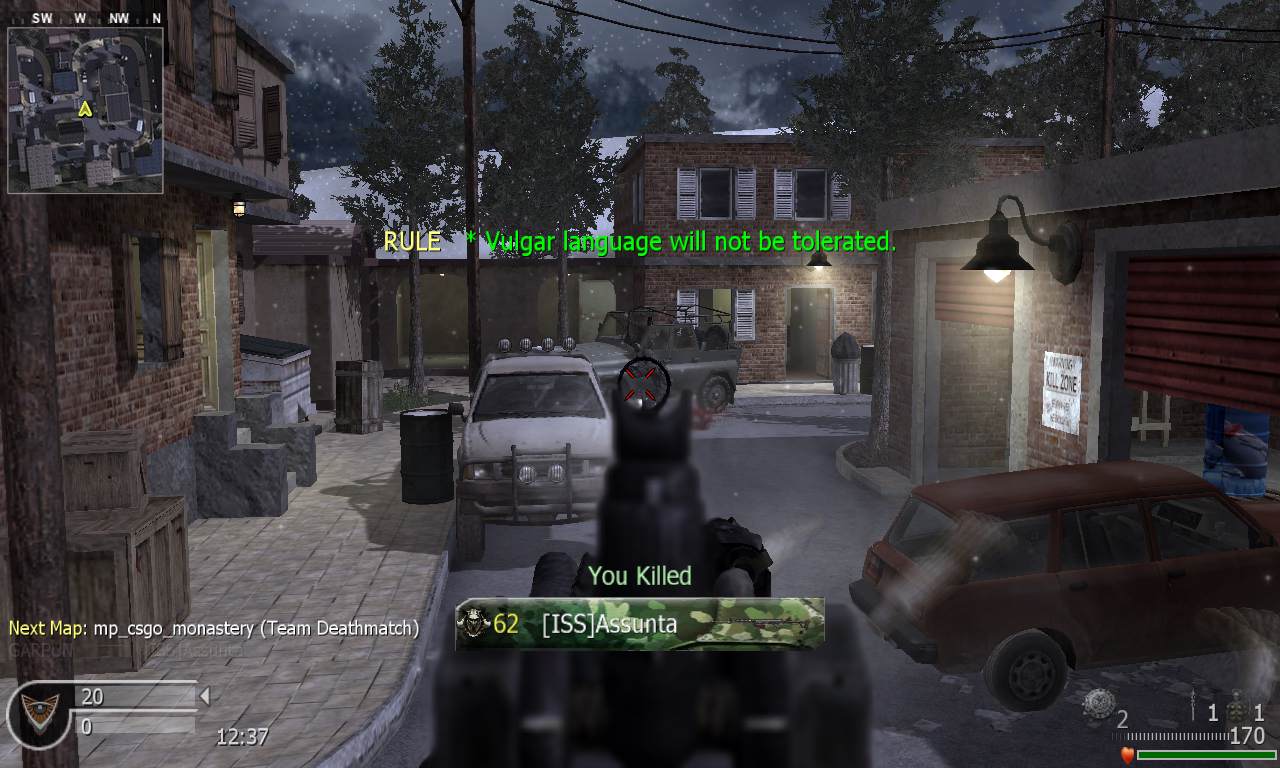Click the round perk icon beside 2

[x=1098, y=704]
